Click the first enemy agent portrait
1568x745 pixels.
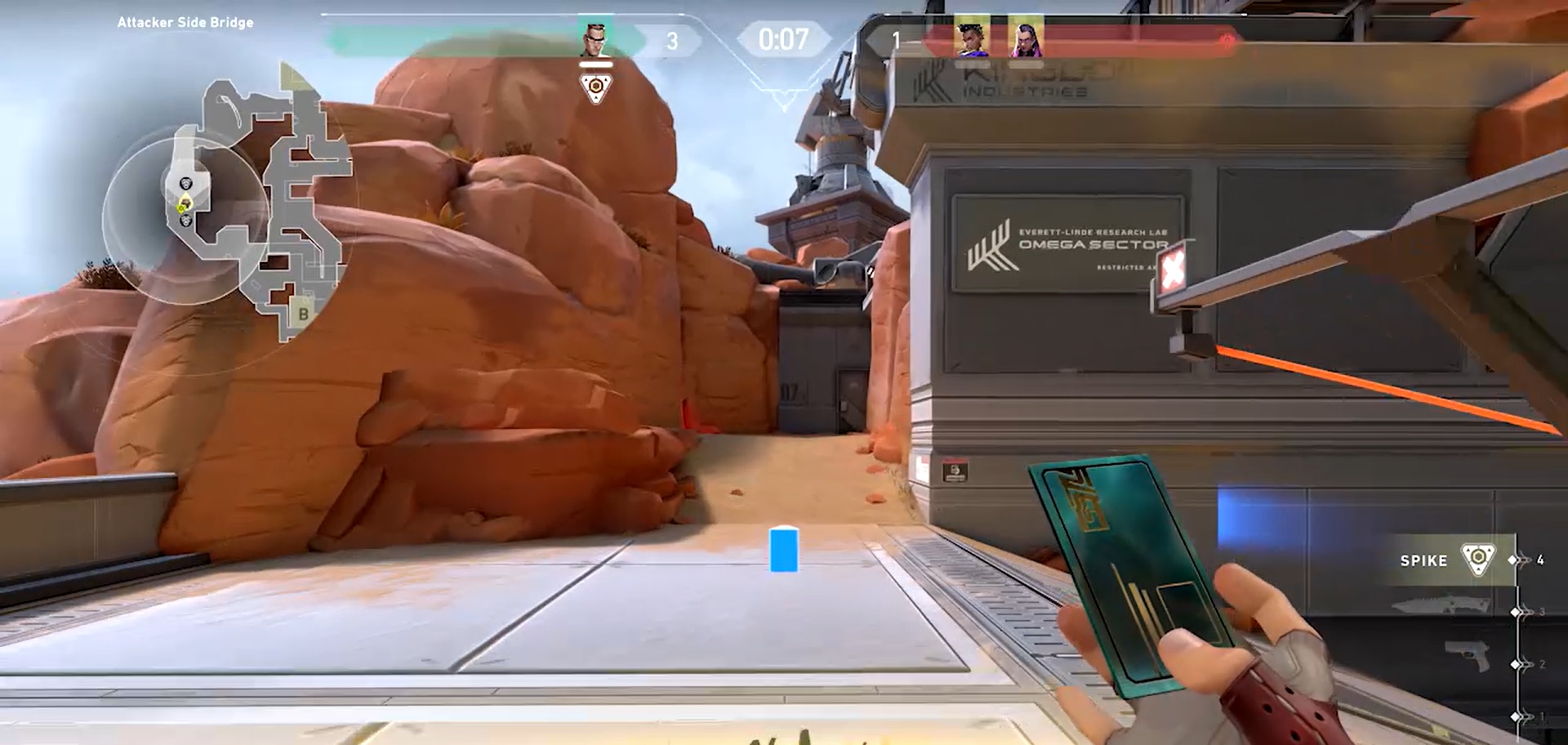pyautogui.click(x=972, y=38)
